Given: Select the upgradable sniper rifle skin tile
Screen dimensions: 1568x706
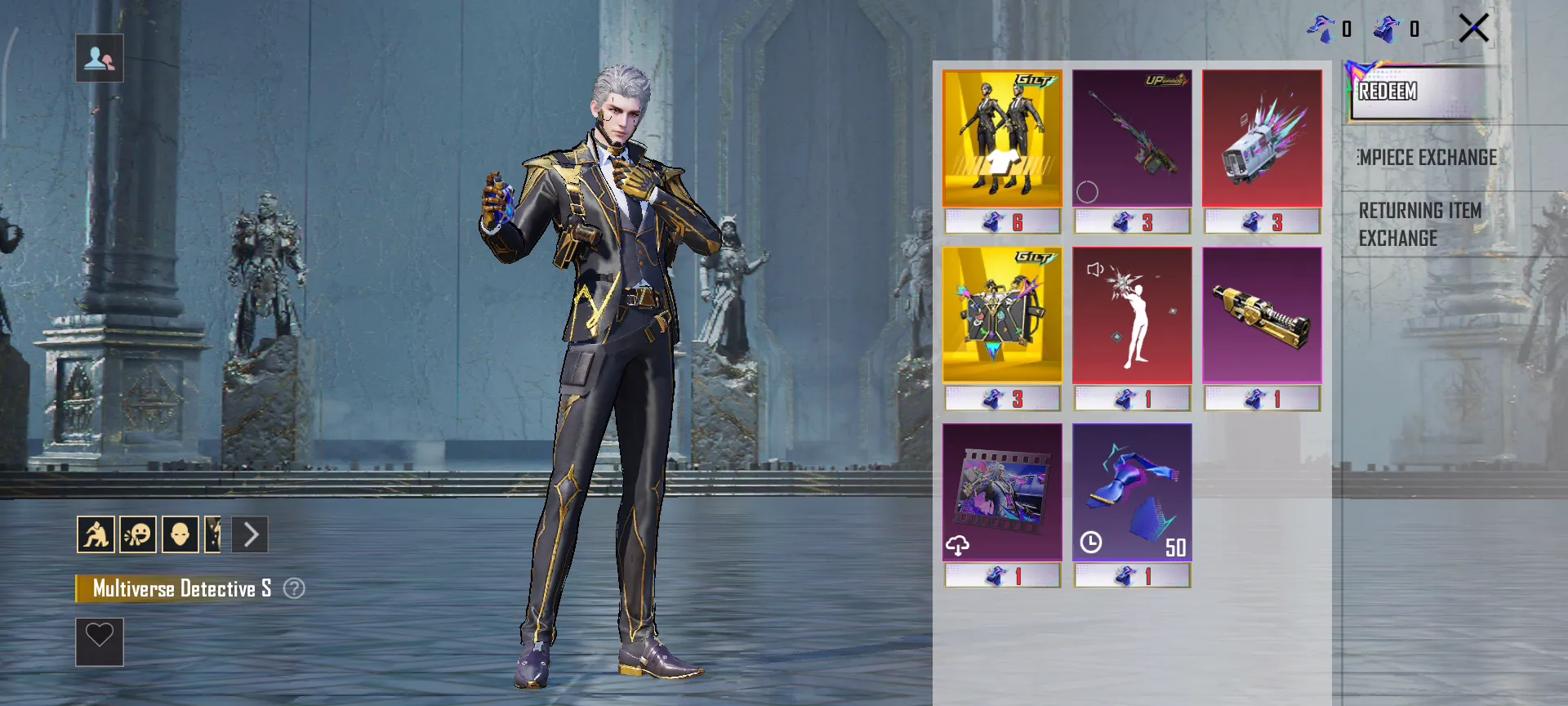Looking at the screenshot, I should point(1131,137).
